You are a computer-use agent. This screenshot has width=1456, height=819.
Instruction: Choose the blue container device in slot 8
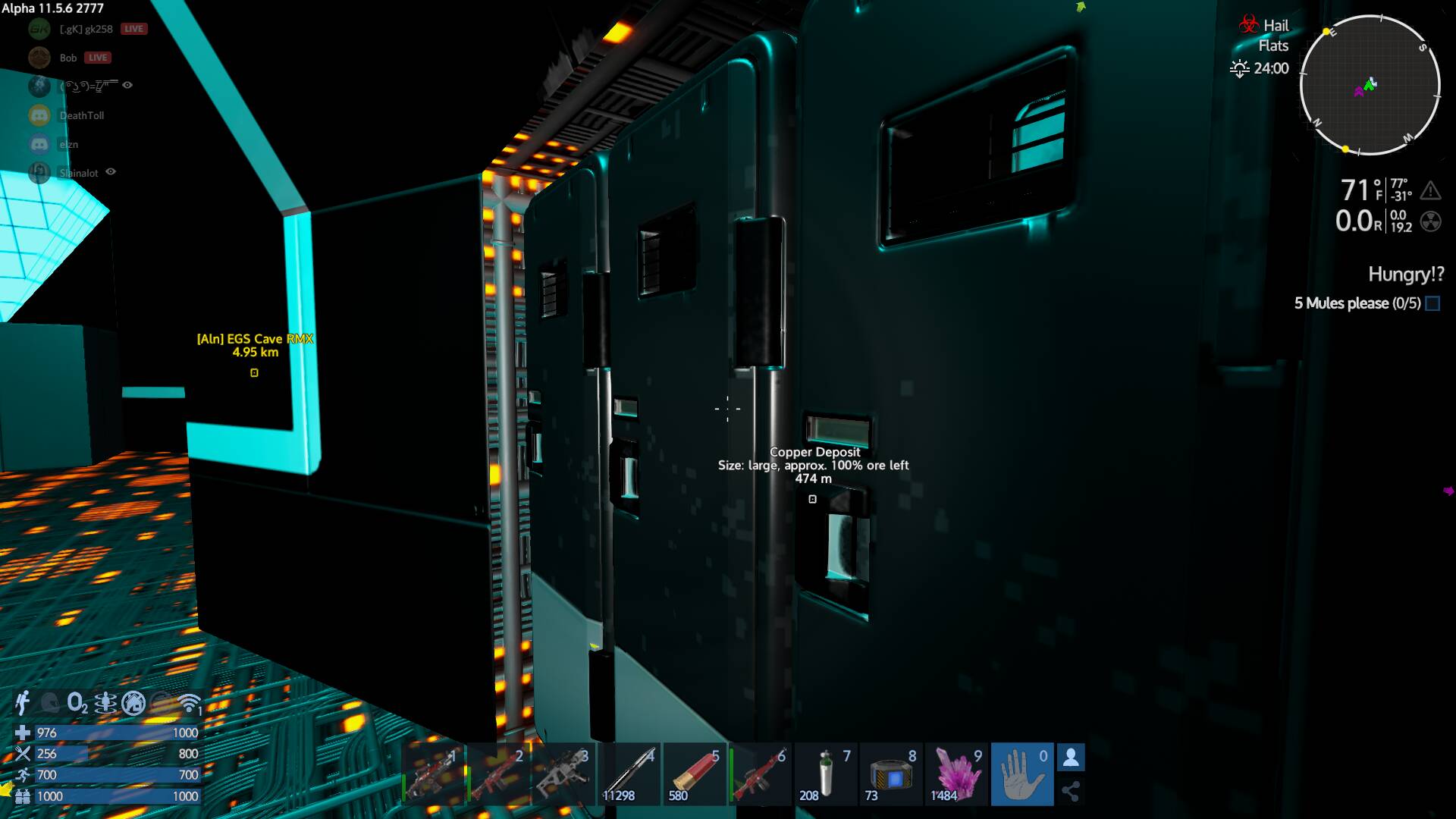891,775
